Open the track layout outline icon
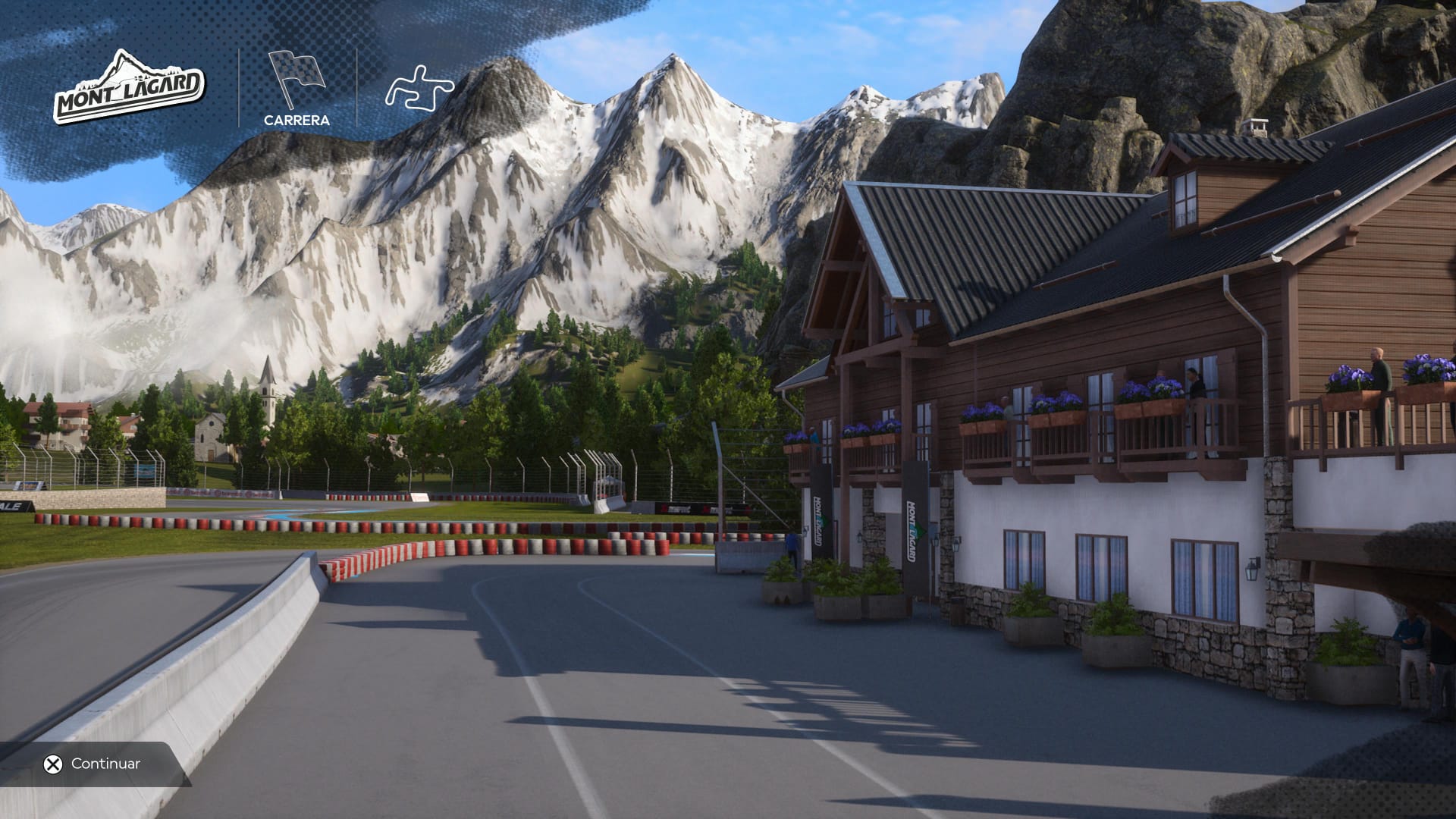 pyautogui.click(x=419, y=86)
